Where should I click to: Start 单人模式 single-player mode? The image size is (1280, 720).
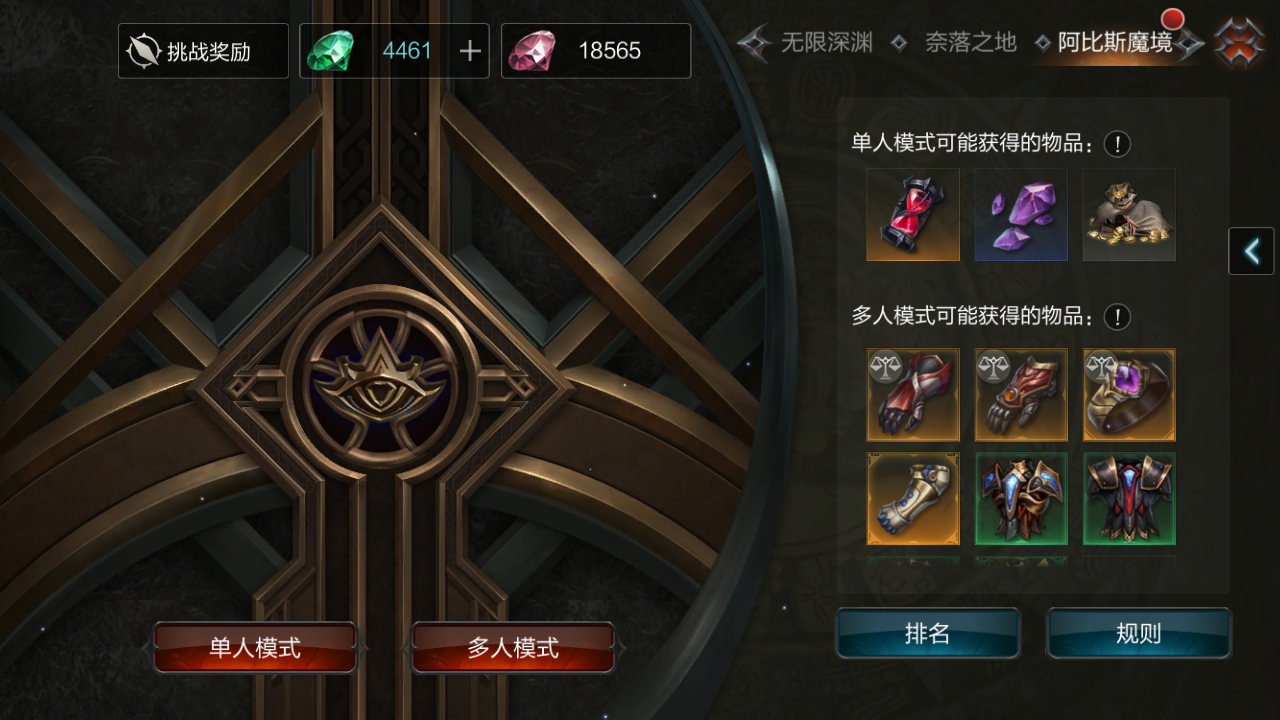point(255,648)
